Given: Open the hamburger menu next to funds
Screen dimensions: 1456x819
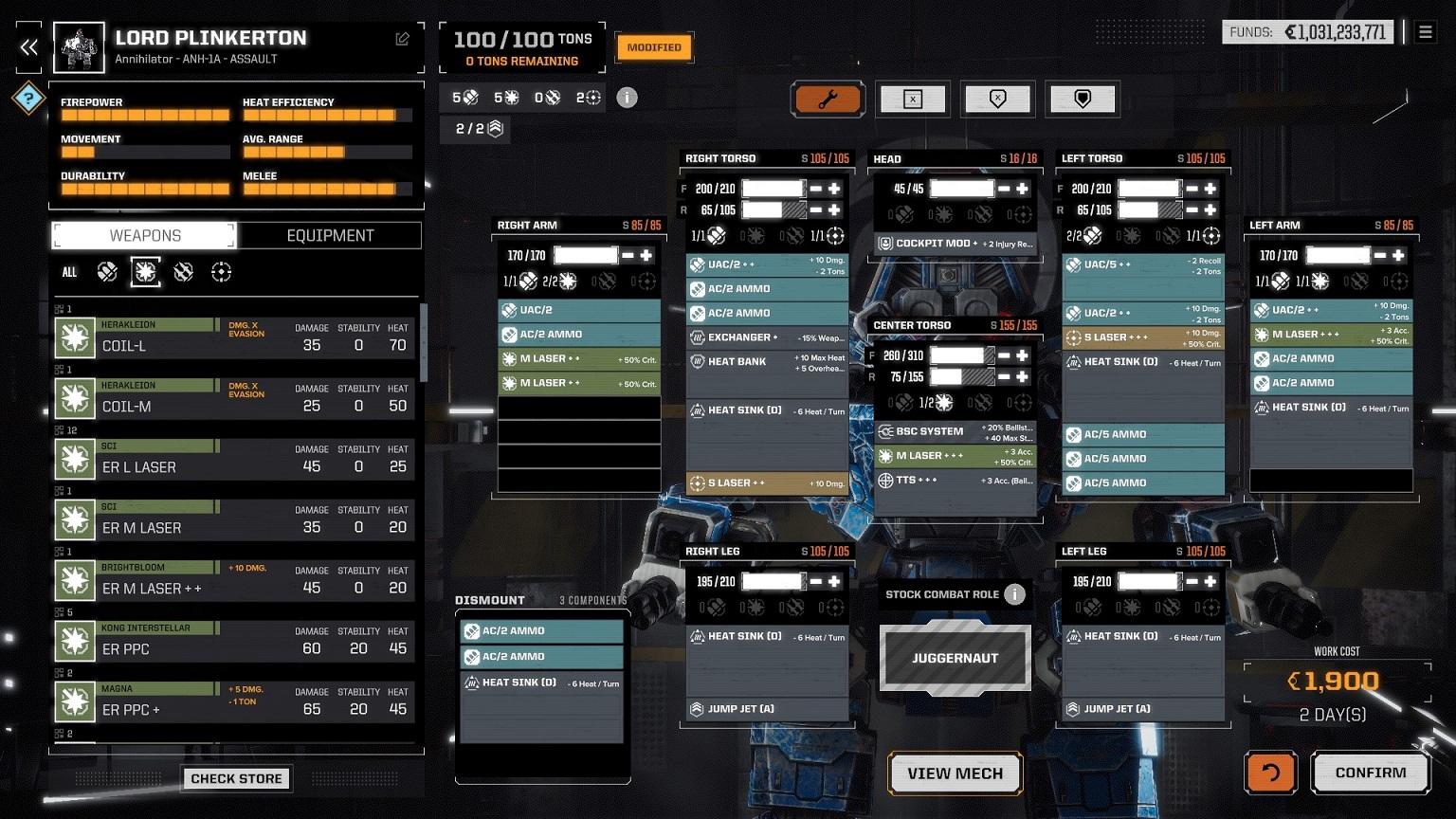Looking at the screenshot, I should pyautogui.click(x=1425, y=32).
